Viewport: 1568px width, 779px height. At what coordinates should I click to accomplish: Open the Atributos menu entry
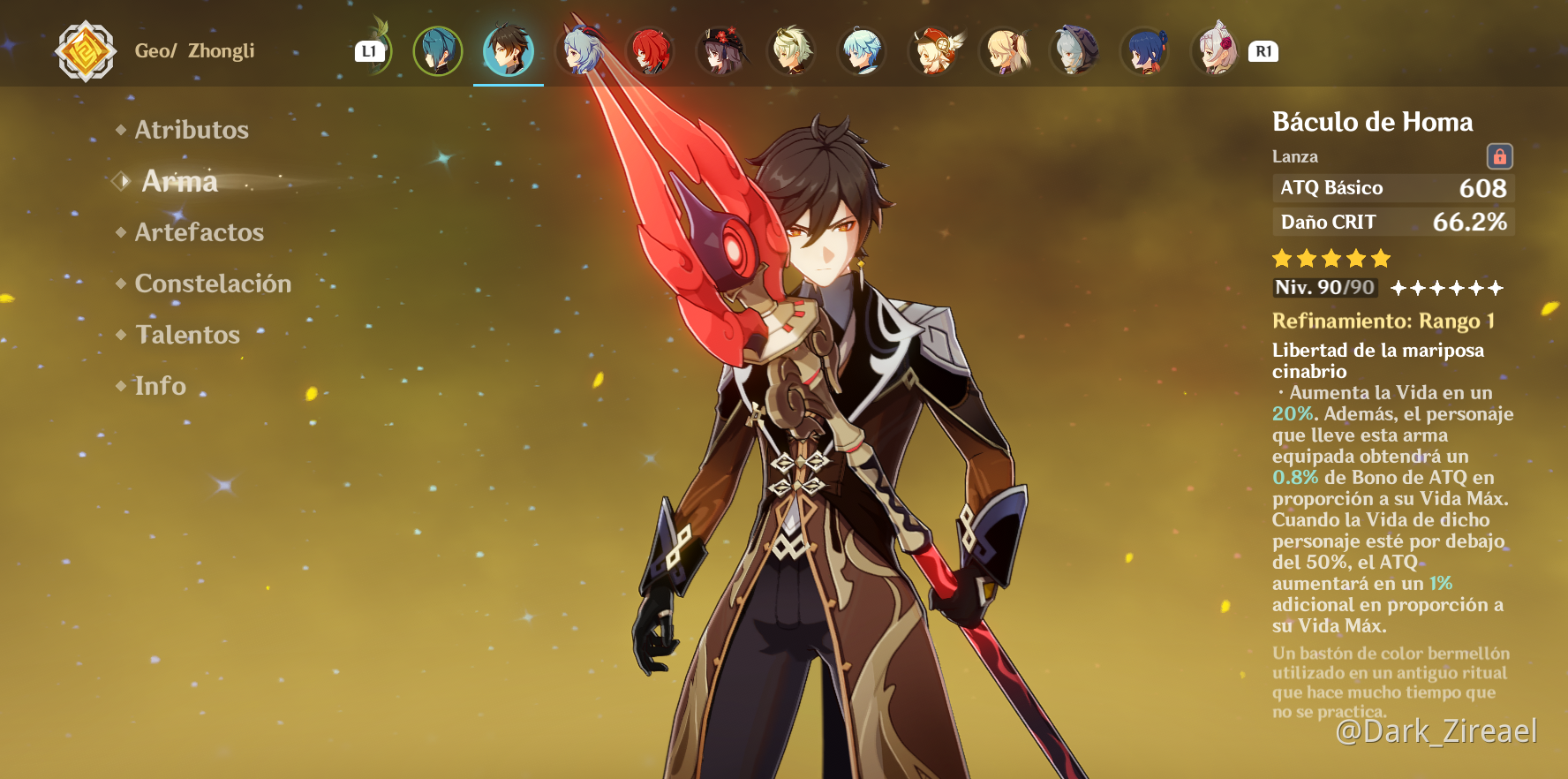[191, 130]
